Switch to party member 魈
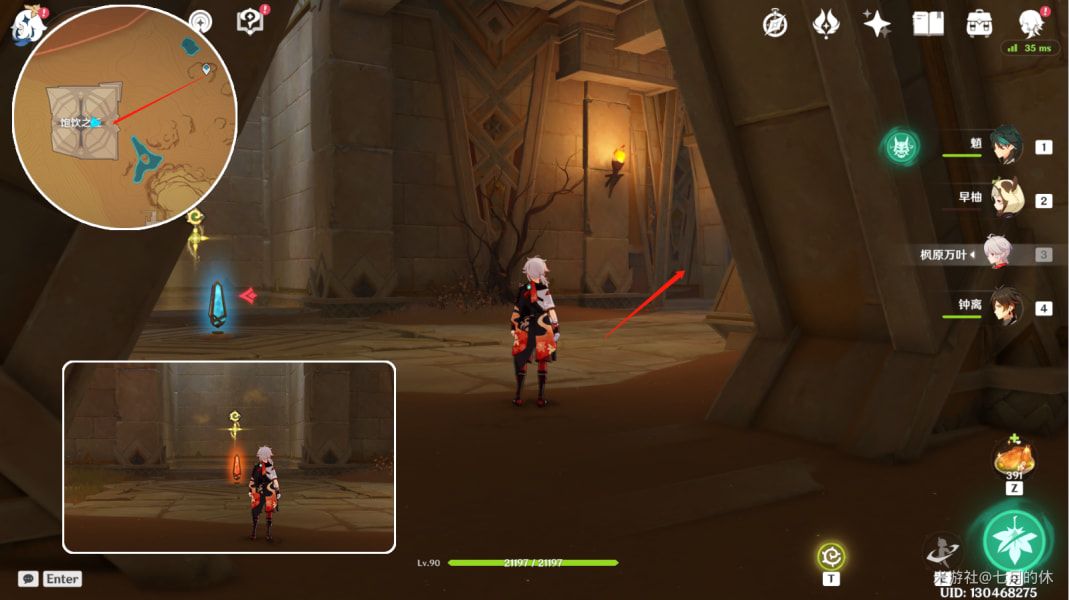The image size is (1069, 600). pos(1005,146)
